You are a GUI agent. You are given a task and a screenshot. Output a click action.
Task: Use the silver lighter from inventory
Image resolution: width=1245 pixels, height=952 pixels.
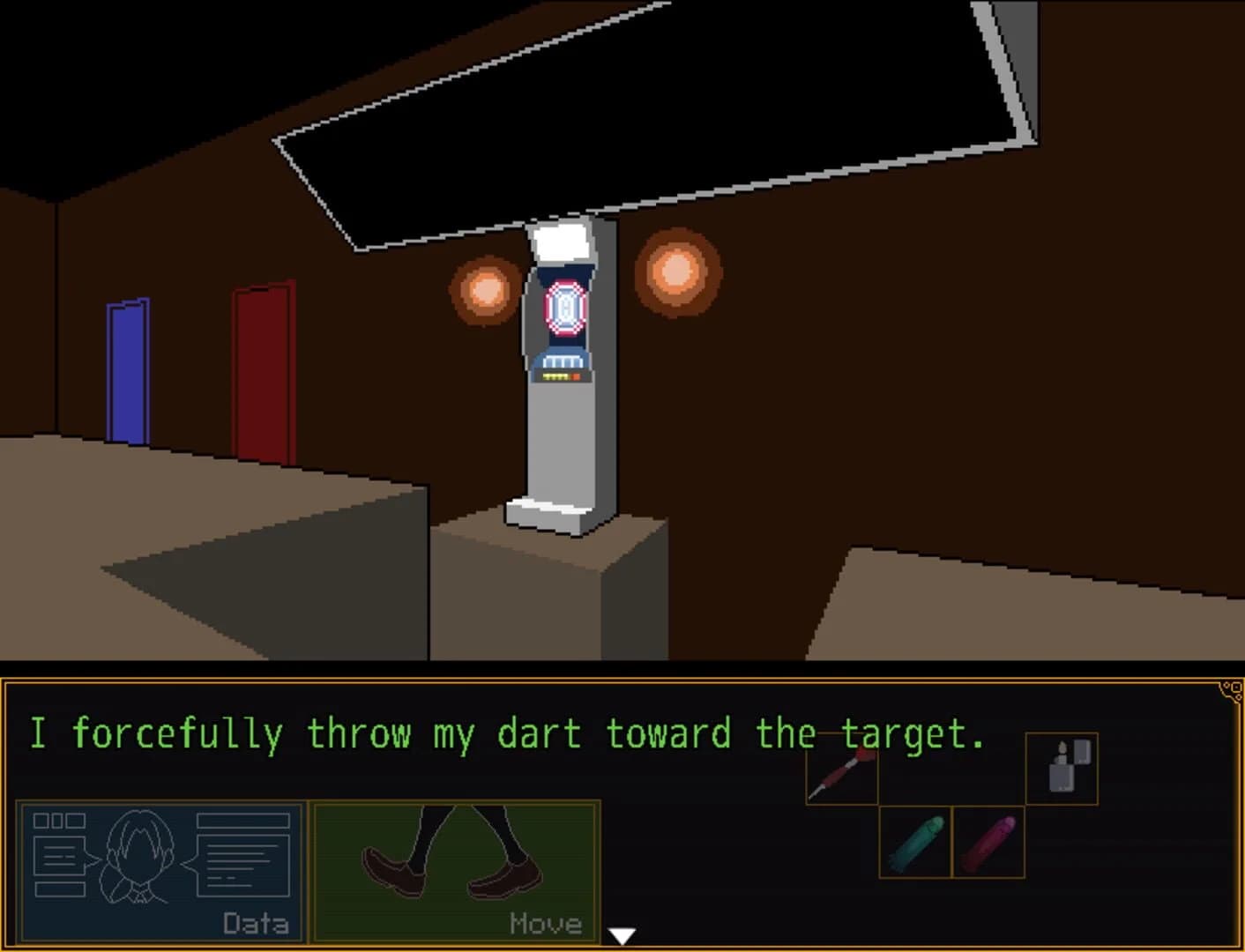click(1062, 769)
